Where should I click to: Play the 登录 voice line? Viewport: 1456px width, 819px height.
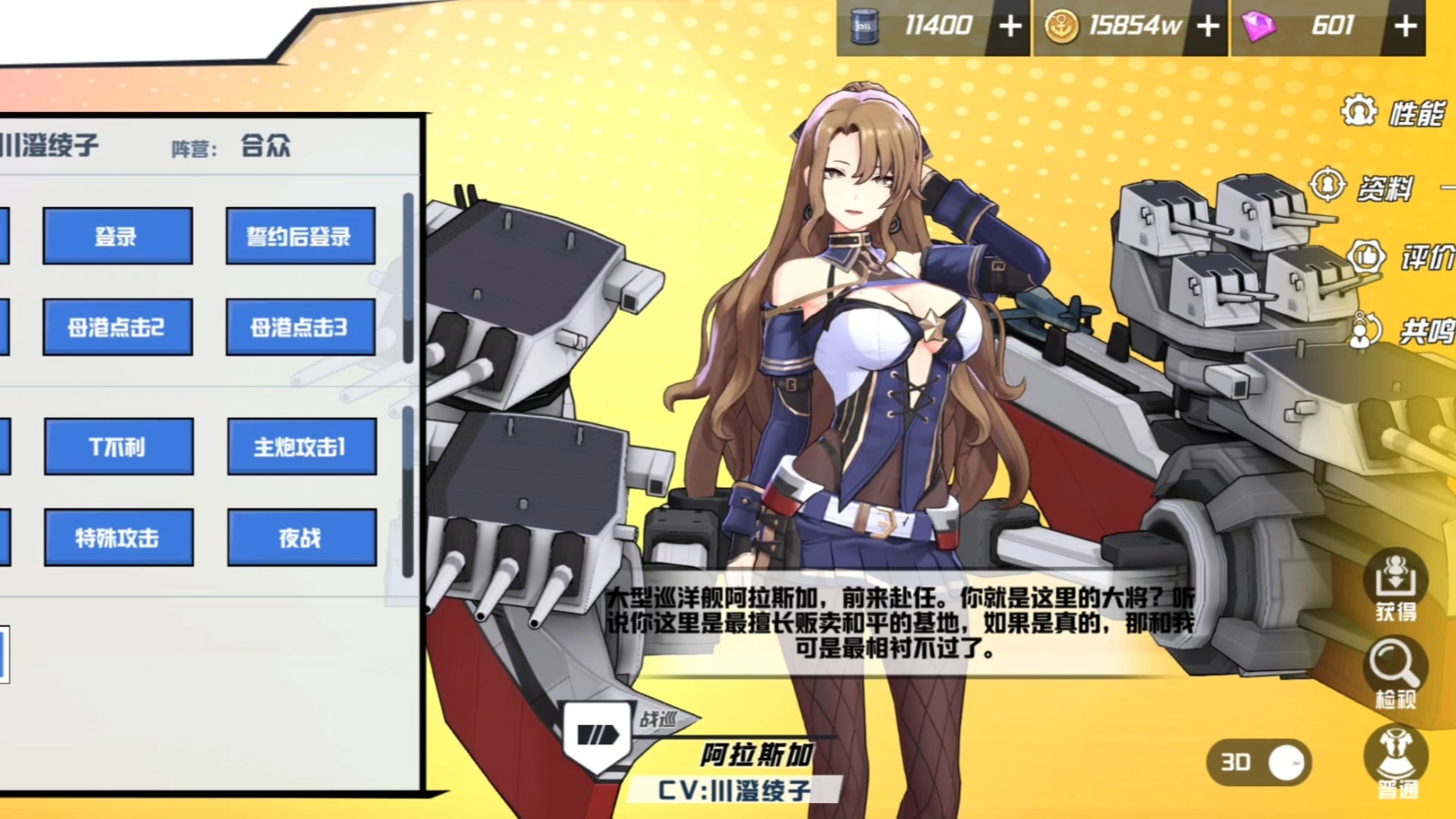point(117,237)
